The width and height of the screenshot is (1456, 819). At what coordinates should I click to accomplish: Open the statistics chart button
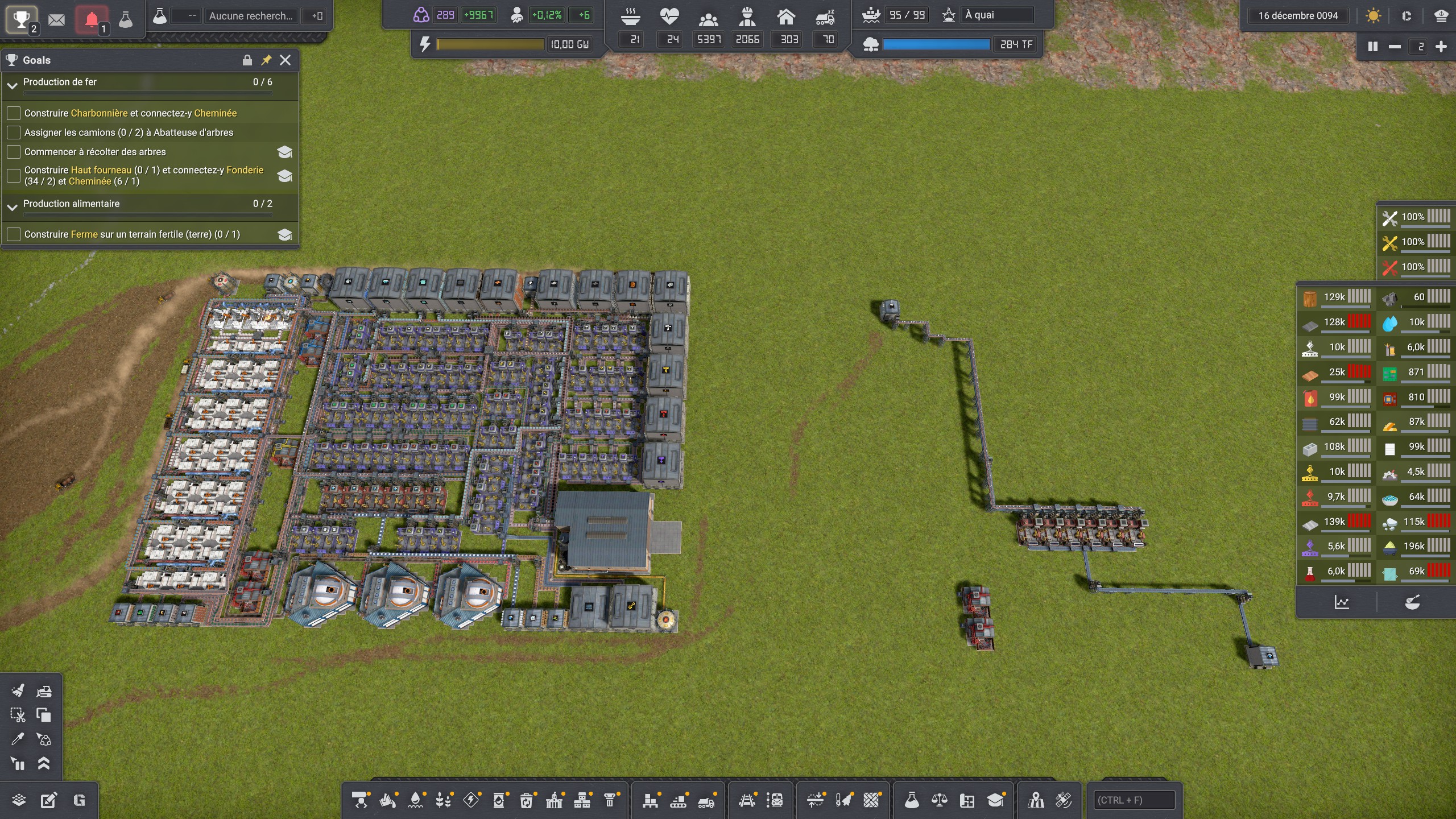pyautogui.click(x=1342, y=602)
